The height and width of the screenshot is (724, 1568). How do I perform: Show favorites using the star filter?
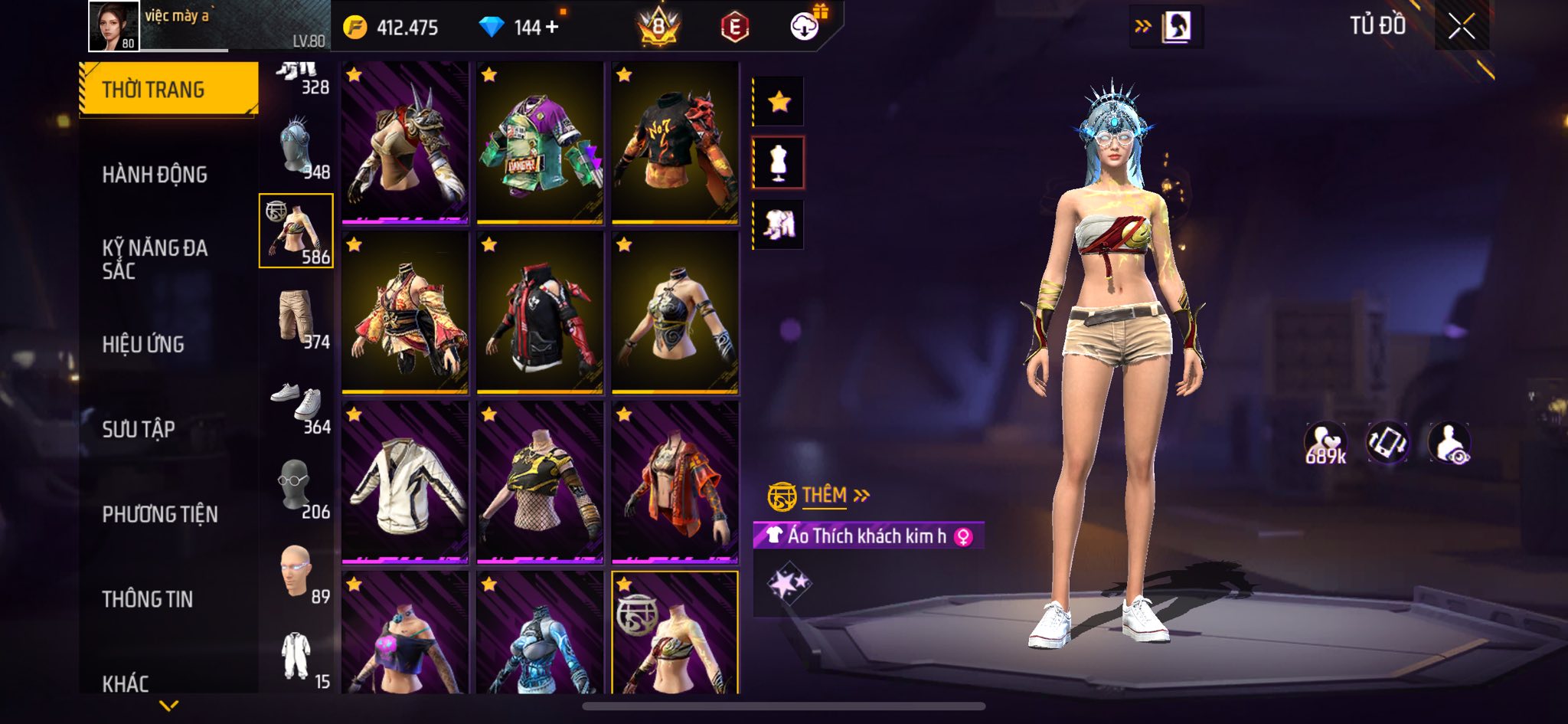[779, 101]
